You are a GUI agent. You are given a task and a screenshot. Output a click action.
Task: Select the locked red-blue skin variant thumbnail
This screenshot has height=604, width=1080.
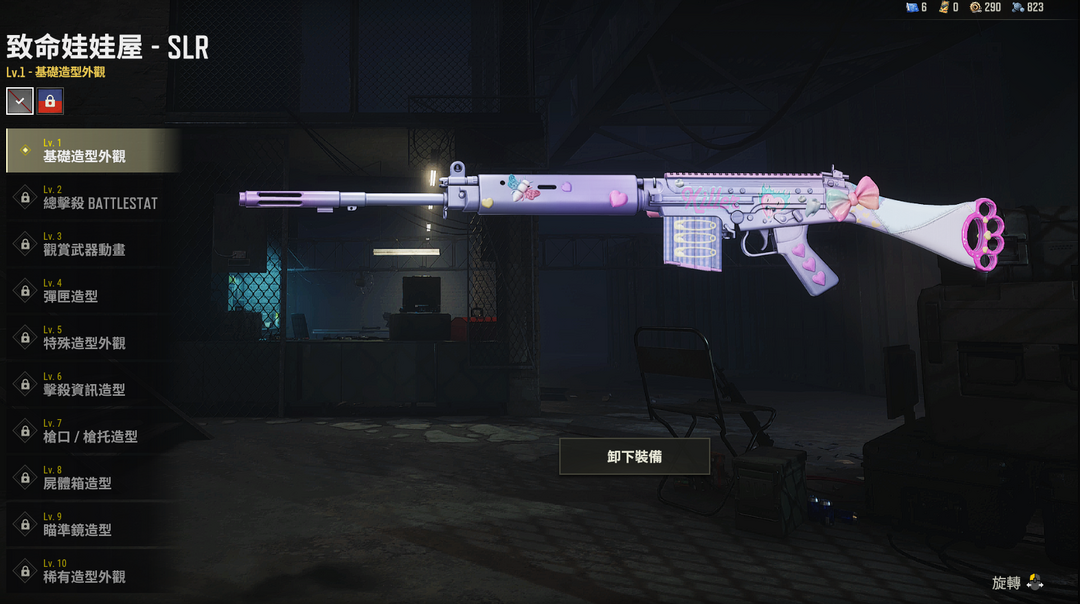(50, 100)
